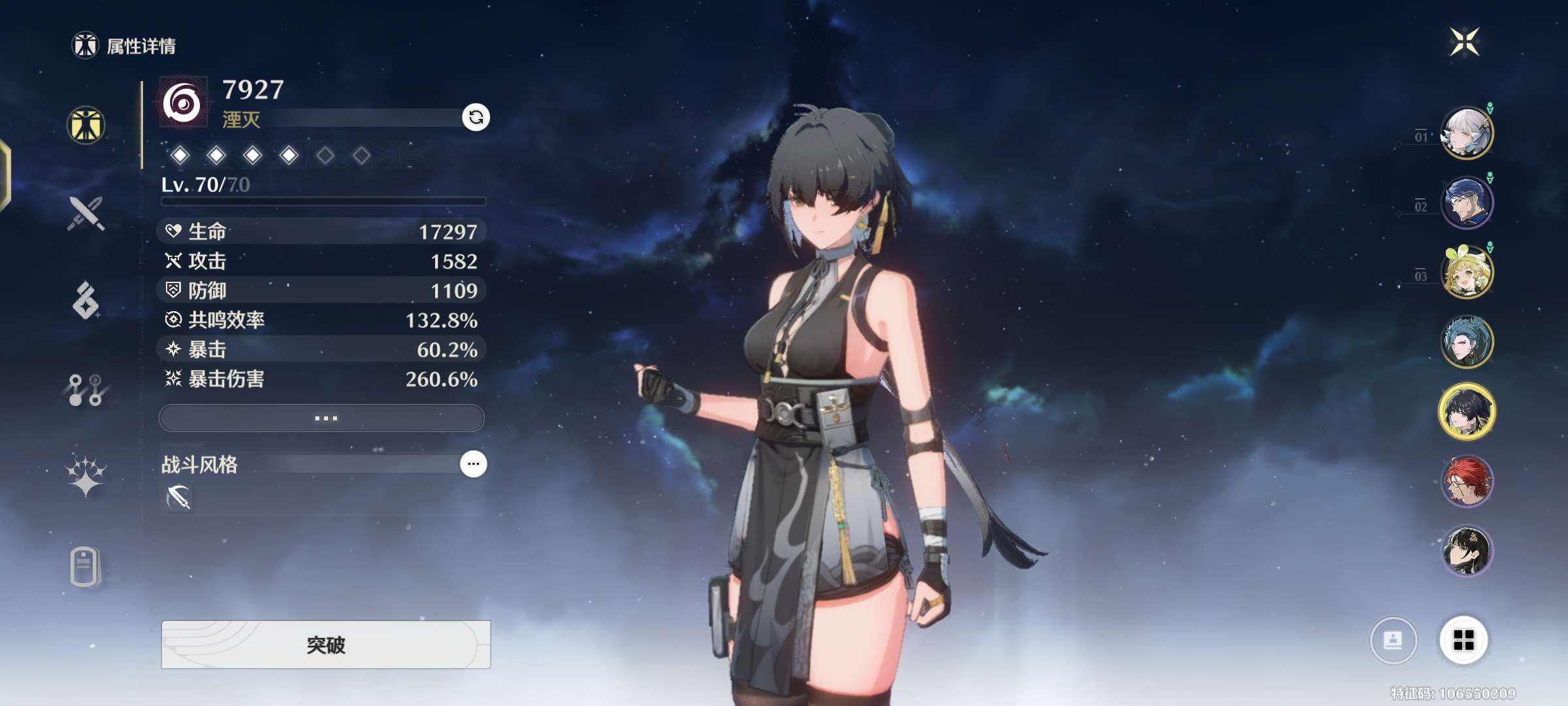Screen dimensions: 1568x706
Task: Click the refresh icon beside 湮灭
Action: pyautogui.click(x=476, y=118)
